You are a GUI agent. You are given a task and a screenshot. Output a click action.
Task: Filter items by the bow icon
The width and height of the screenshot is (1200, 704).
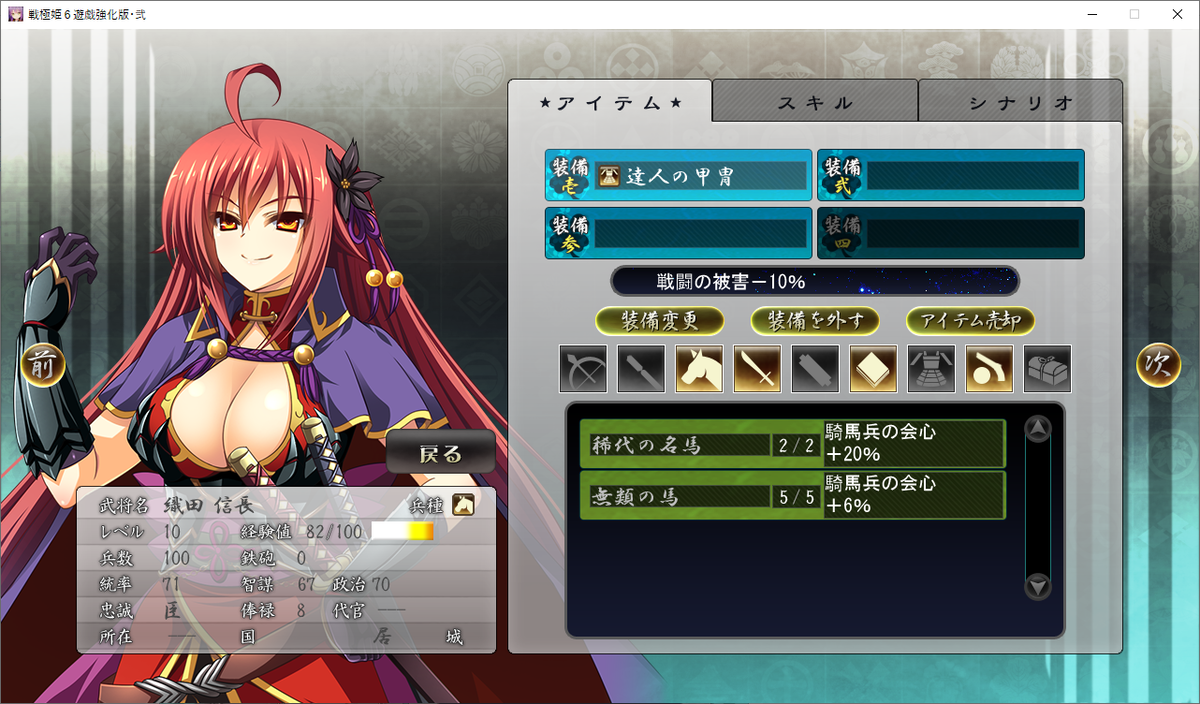583,369
